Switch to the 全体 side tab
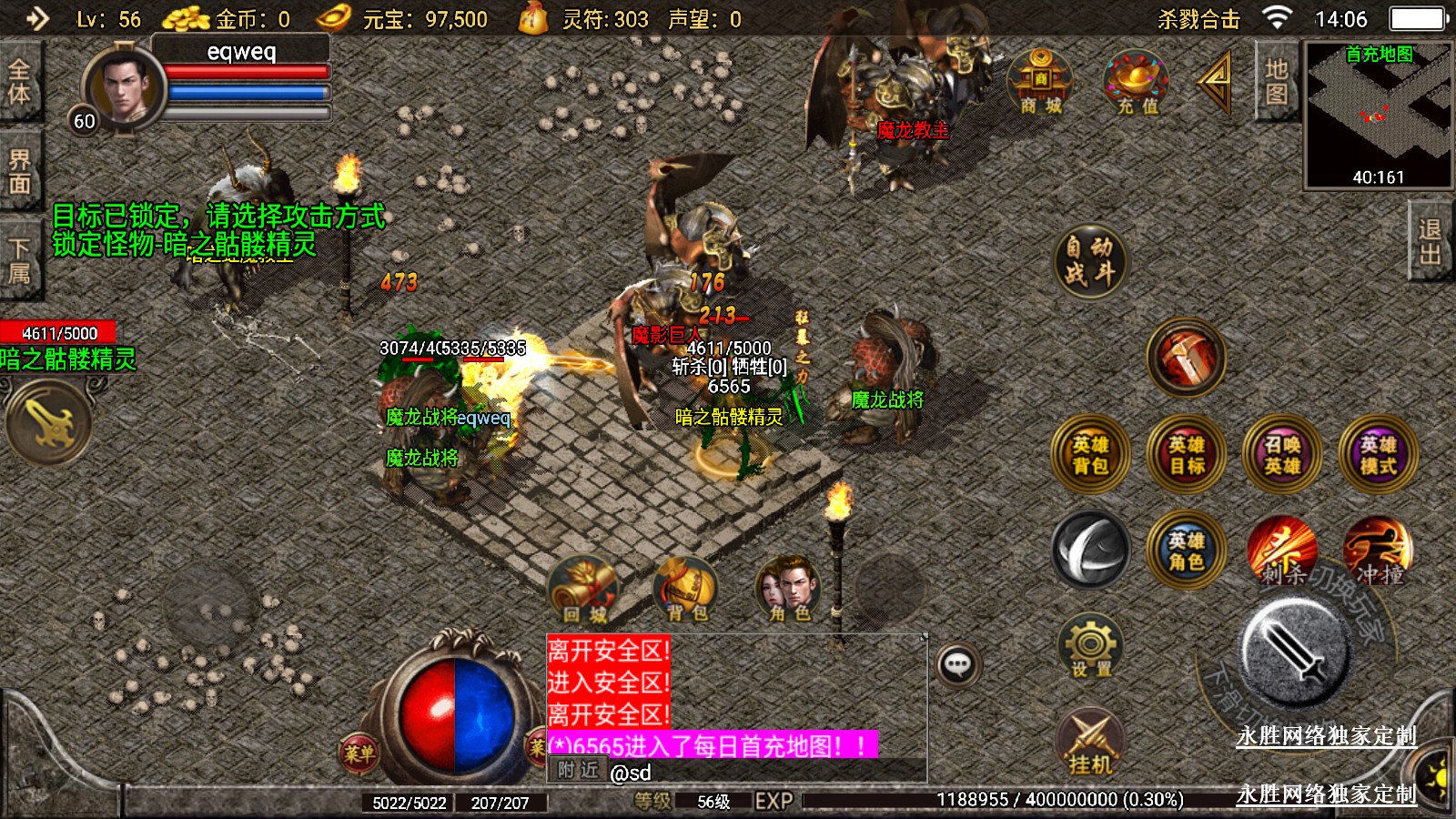Viewport: 1456px width, 819px height. (x=19, y=82)
